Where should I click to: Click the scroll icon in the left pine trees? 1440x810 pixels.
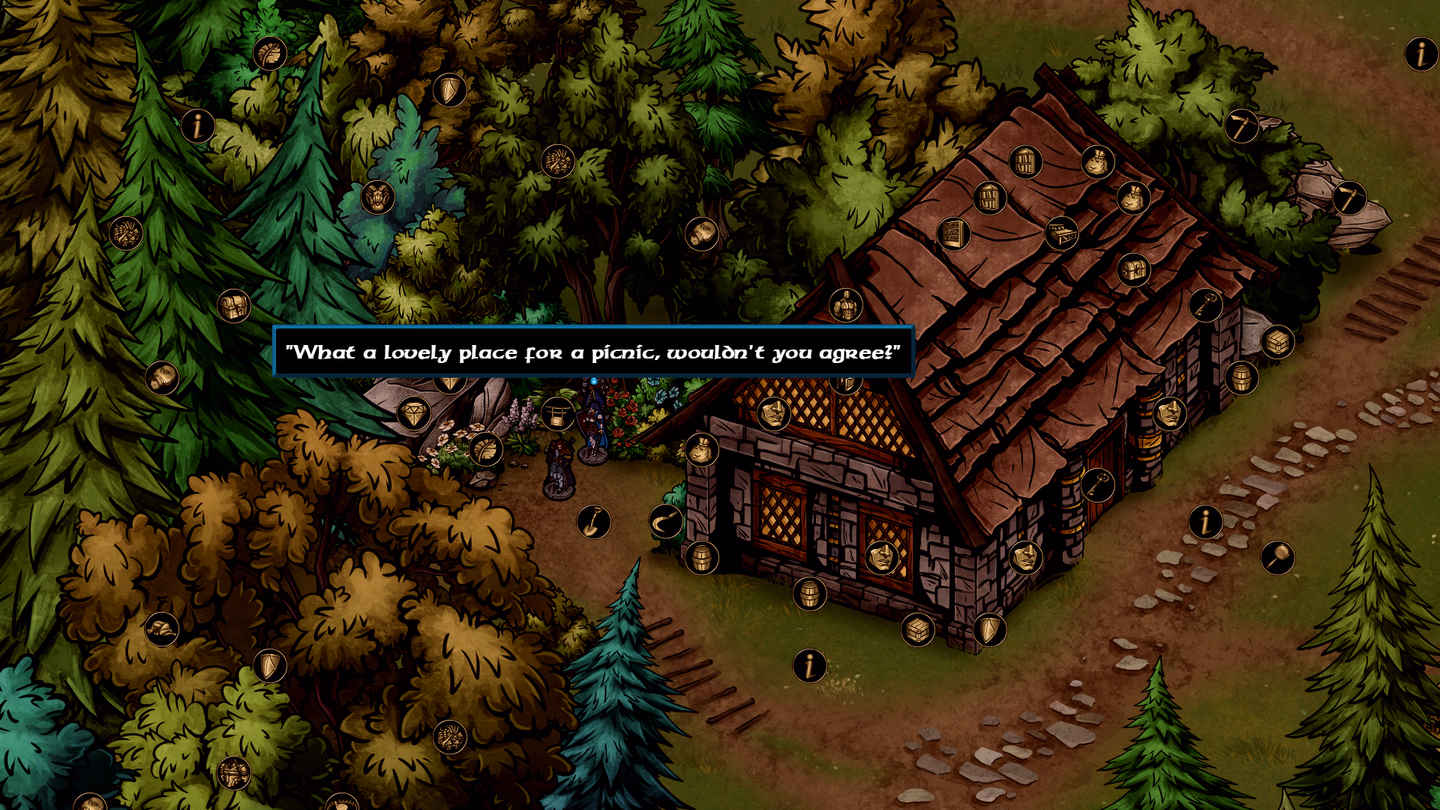[163, 377]
